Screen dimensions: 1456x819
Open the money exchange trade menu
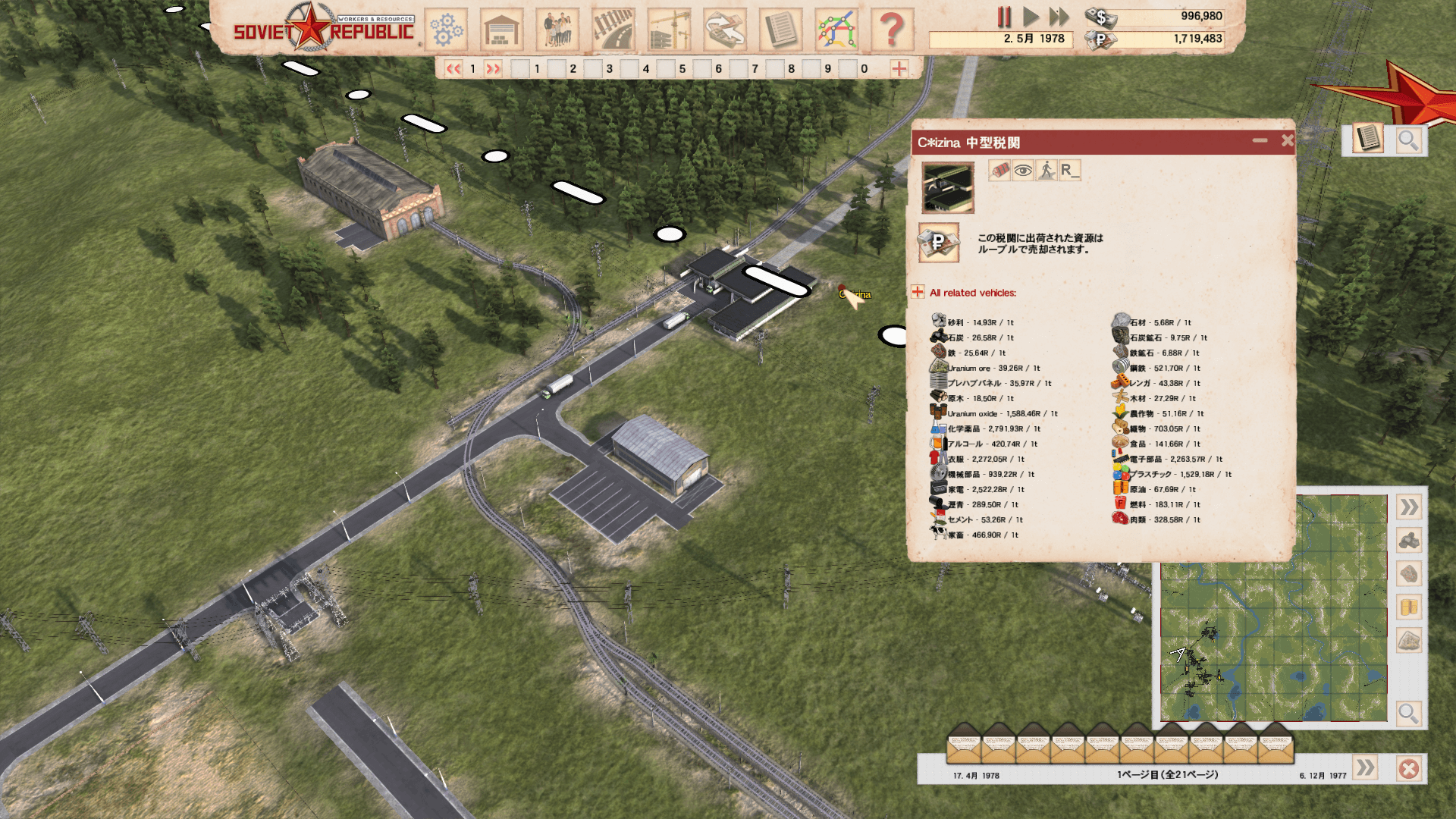pos(725,30)
